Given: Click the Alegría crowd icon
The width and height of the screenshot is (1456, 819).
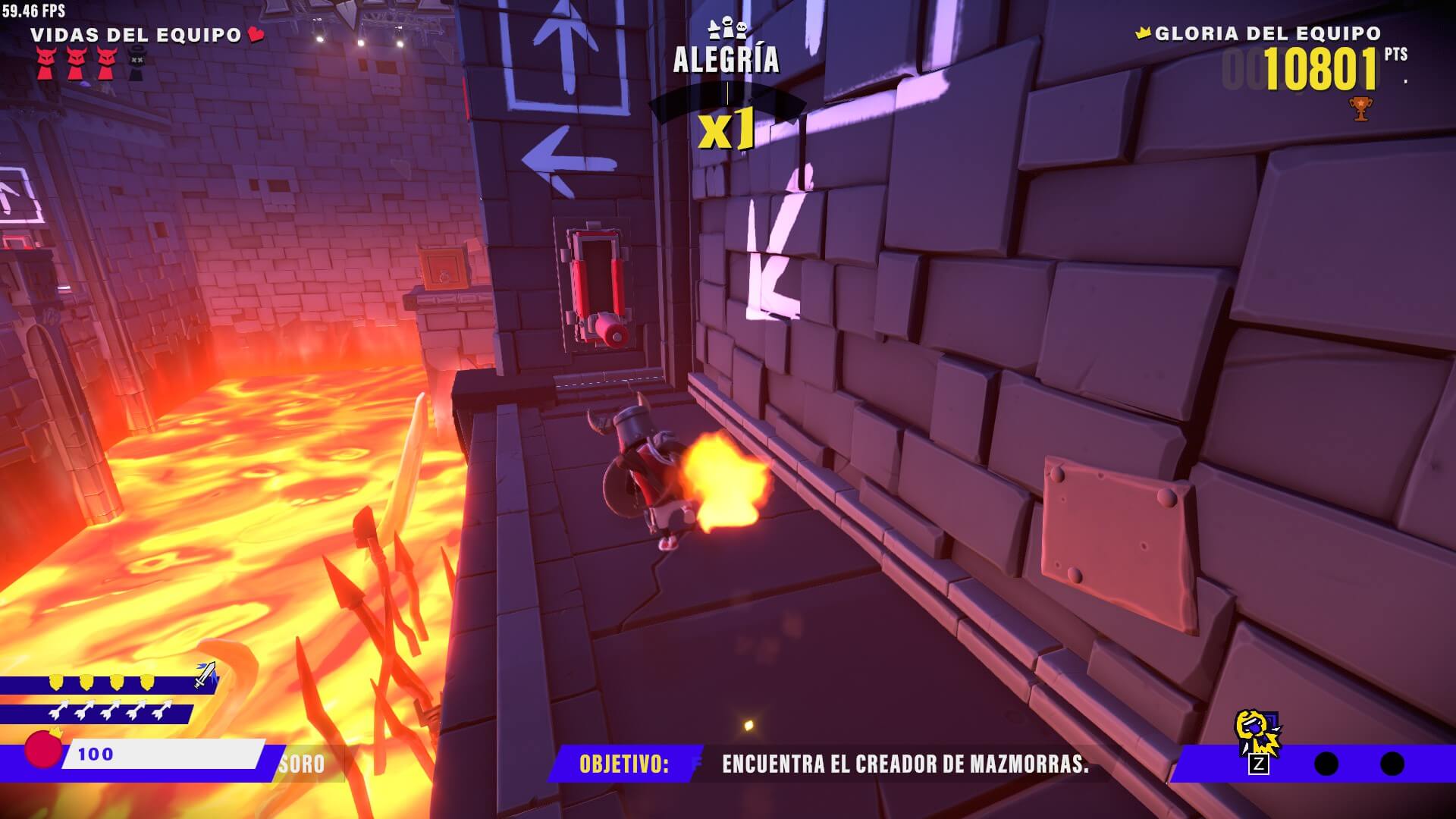Looking at the screenshot, I should click(x=726, y=29).
